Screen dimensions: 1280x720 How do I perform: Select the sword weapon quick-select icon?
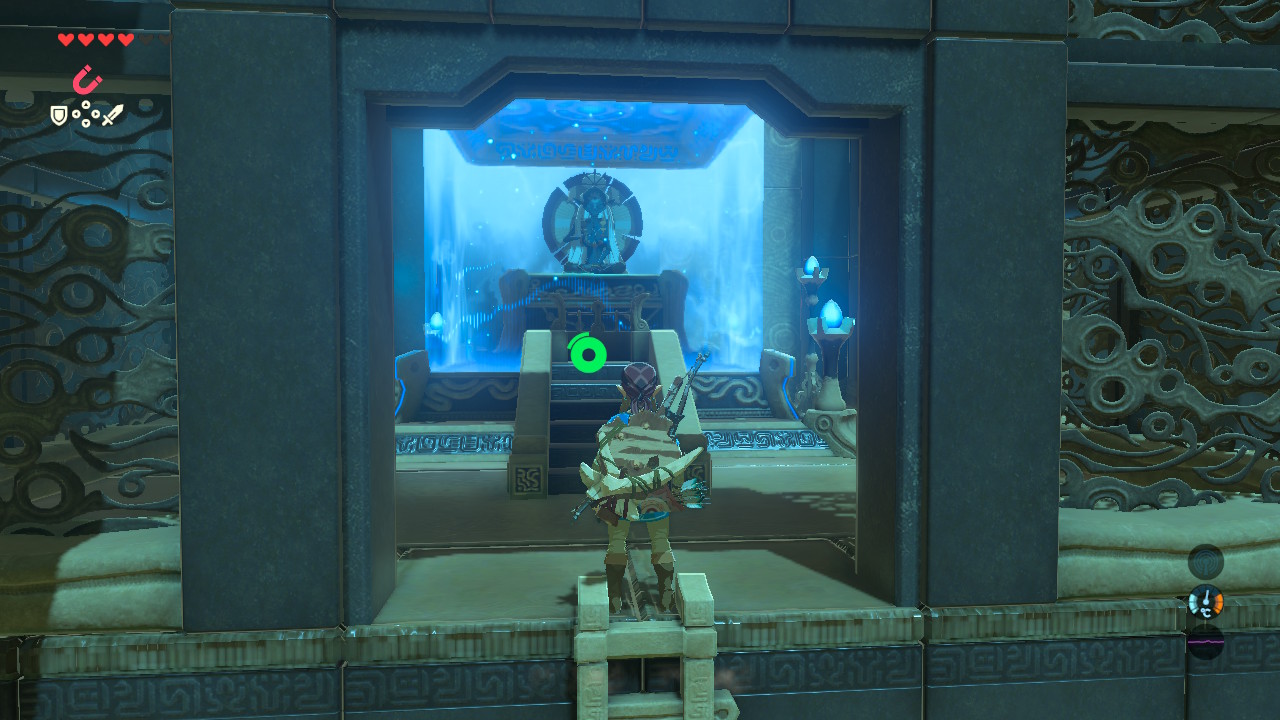point(112,115)
